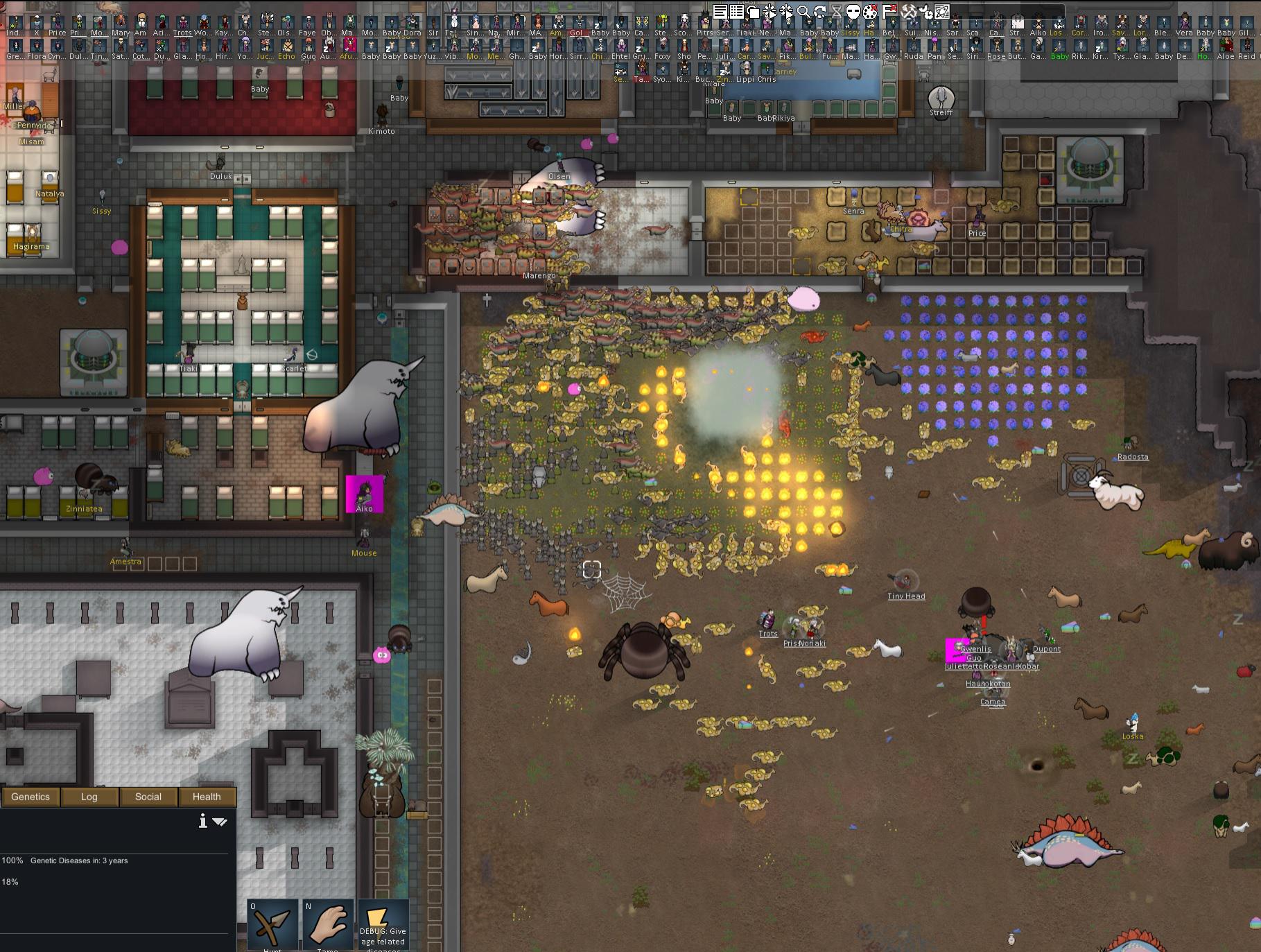Trigger DEBUG give age related diseases
Viewport: 1261px width, 952px height.
coord(383,925)
